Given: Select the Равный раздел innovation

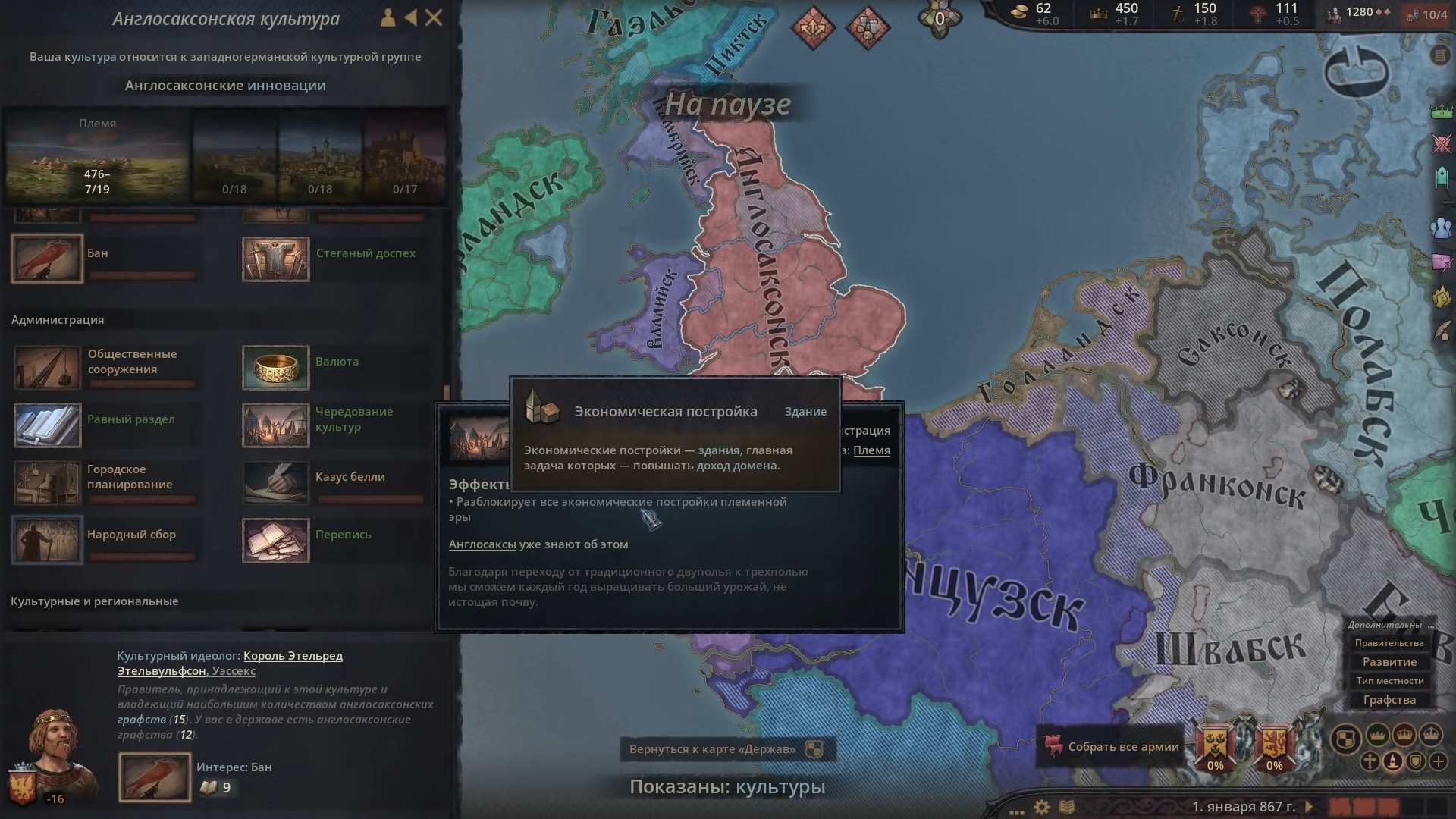Looking at the screenshot, I should pos(47,425).
